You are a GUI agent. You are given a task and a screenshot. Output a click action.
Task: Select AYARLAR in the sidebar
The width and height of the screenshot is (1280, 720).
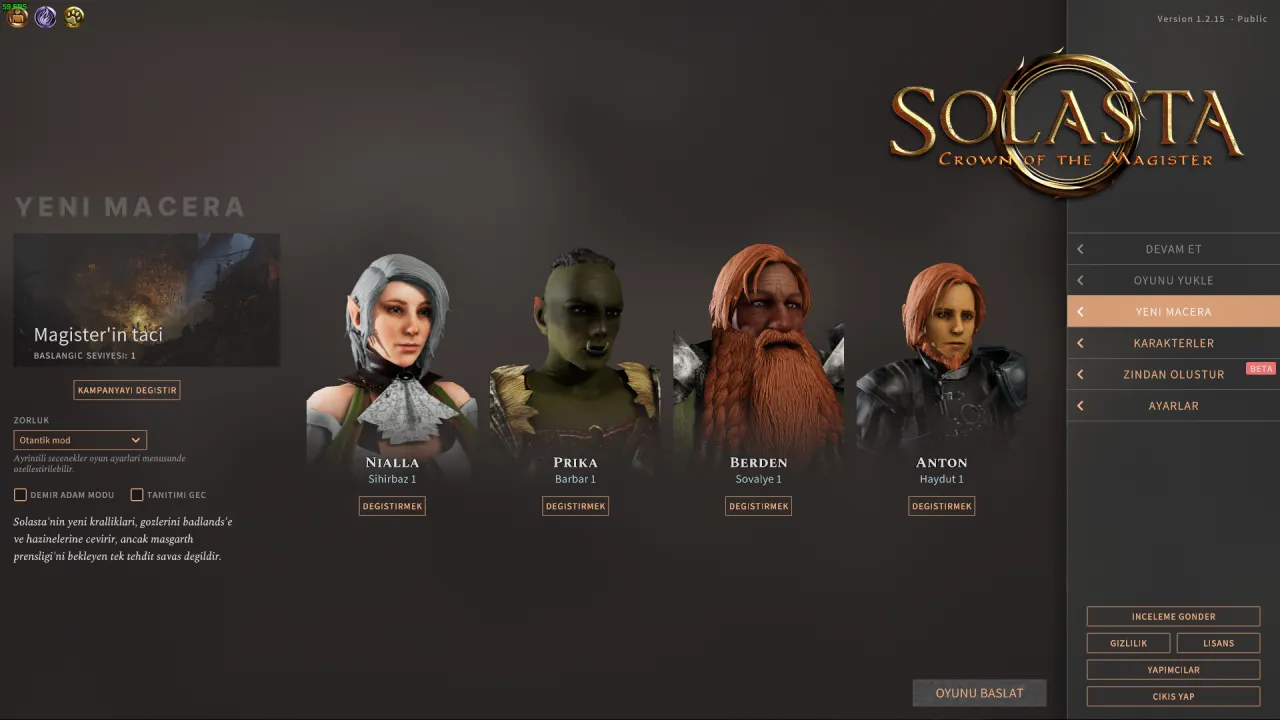point(1173,405)
